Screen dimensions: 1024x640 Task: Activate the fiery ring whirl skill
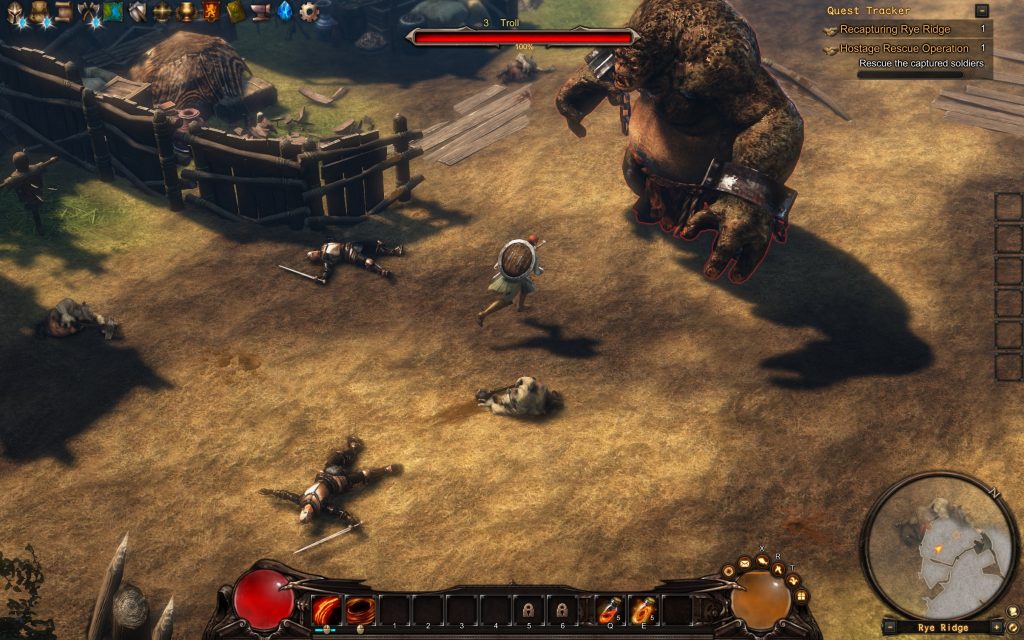(x=360, y=609)
